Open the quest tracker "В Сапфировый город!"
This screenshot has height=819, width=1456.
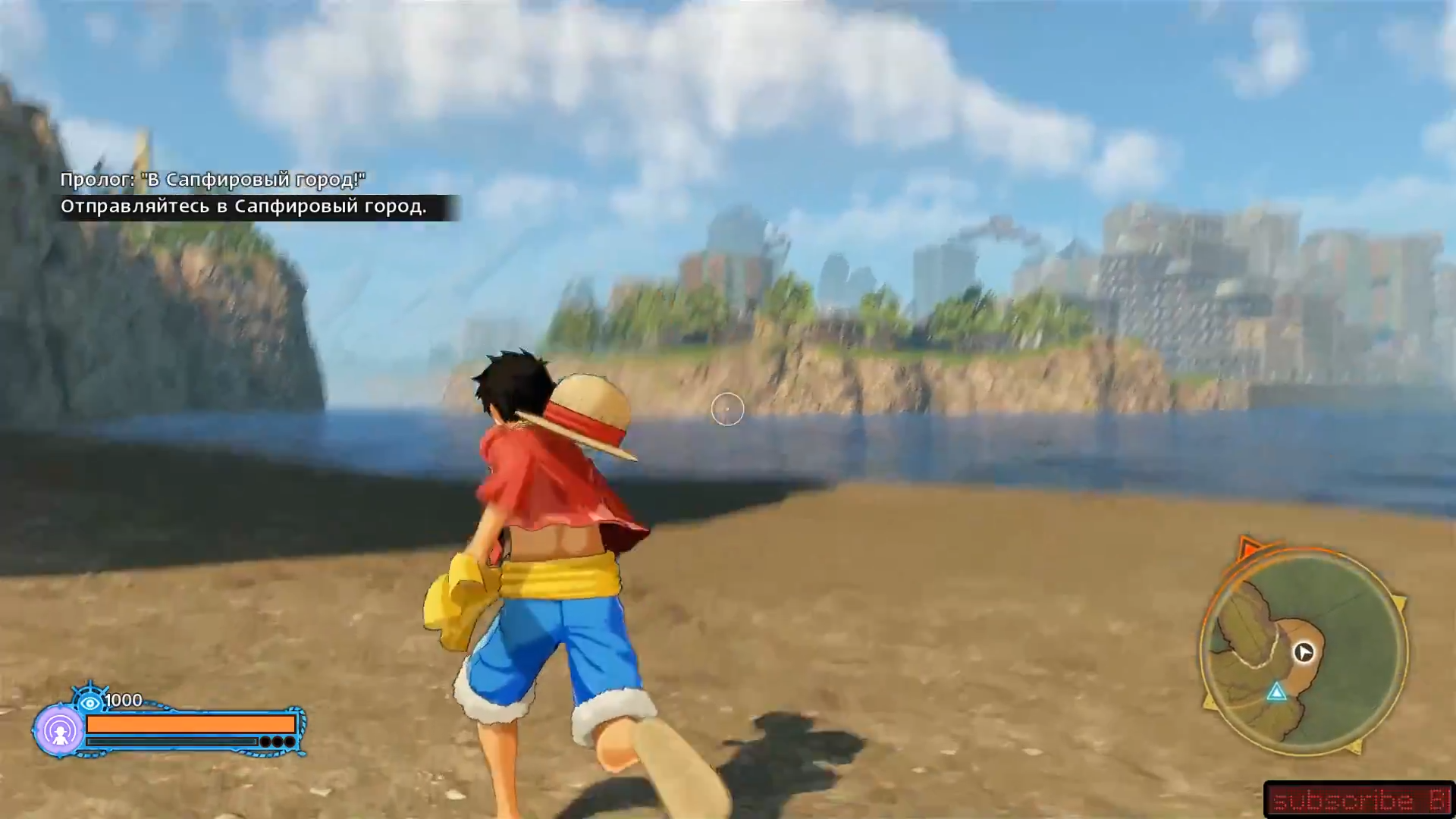[212, 180]
